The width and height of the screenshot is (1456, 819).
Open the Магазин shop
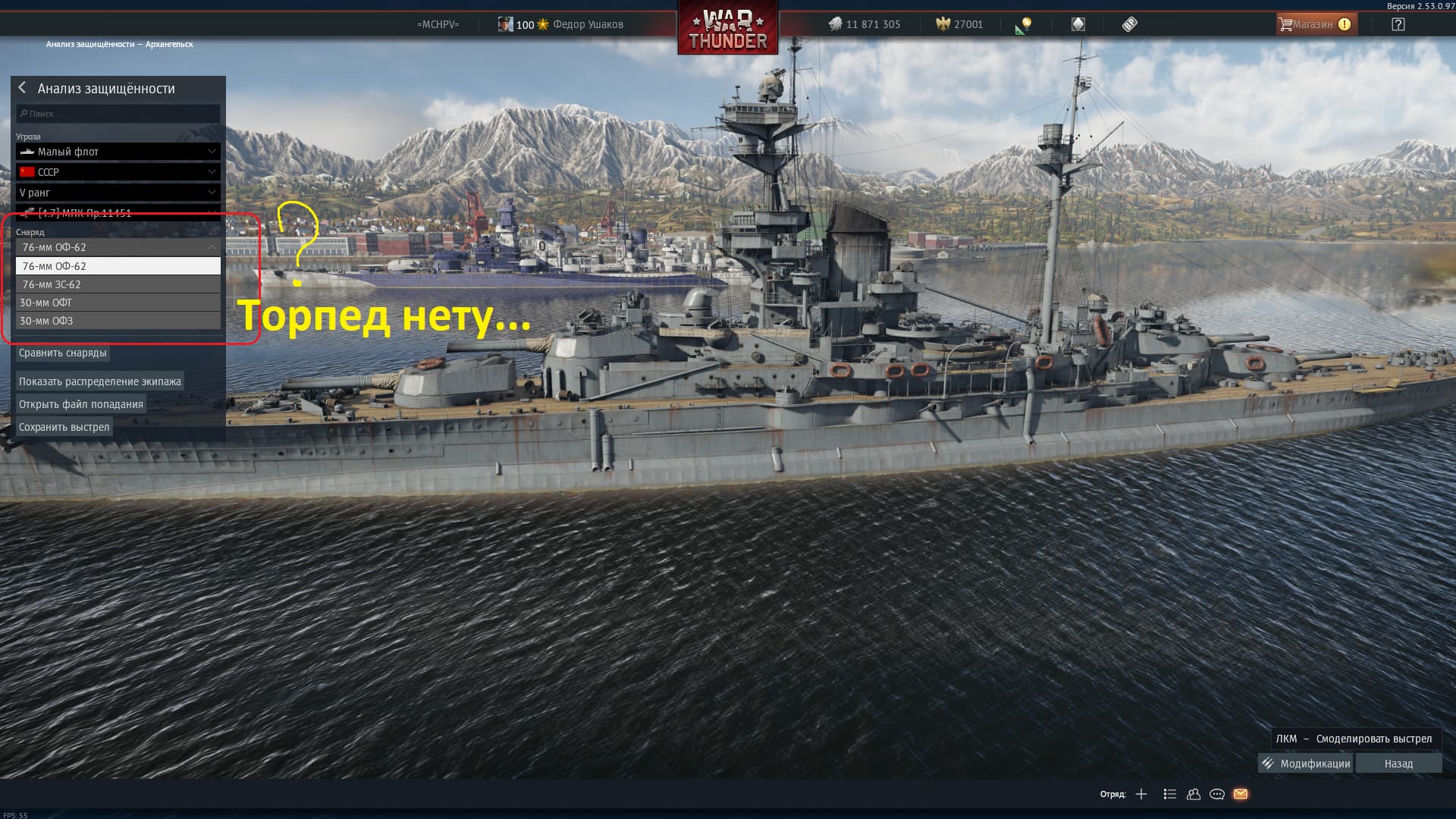click(1315, 24)
